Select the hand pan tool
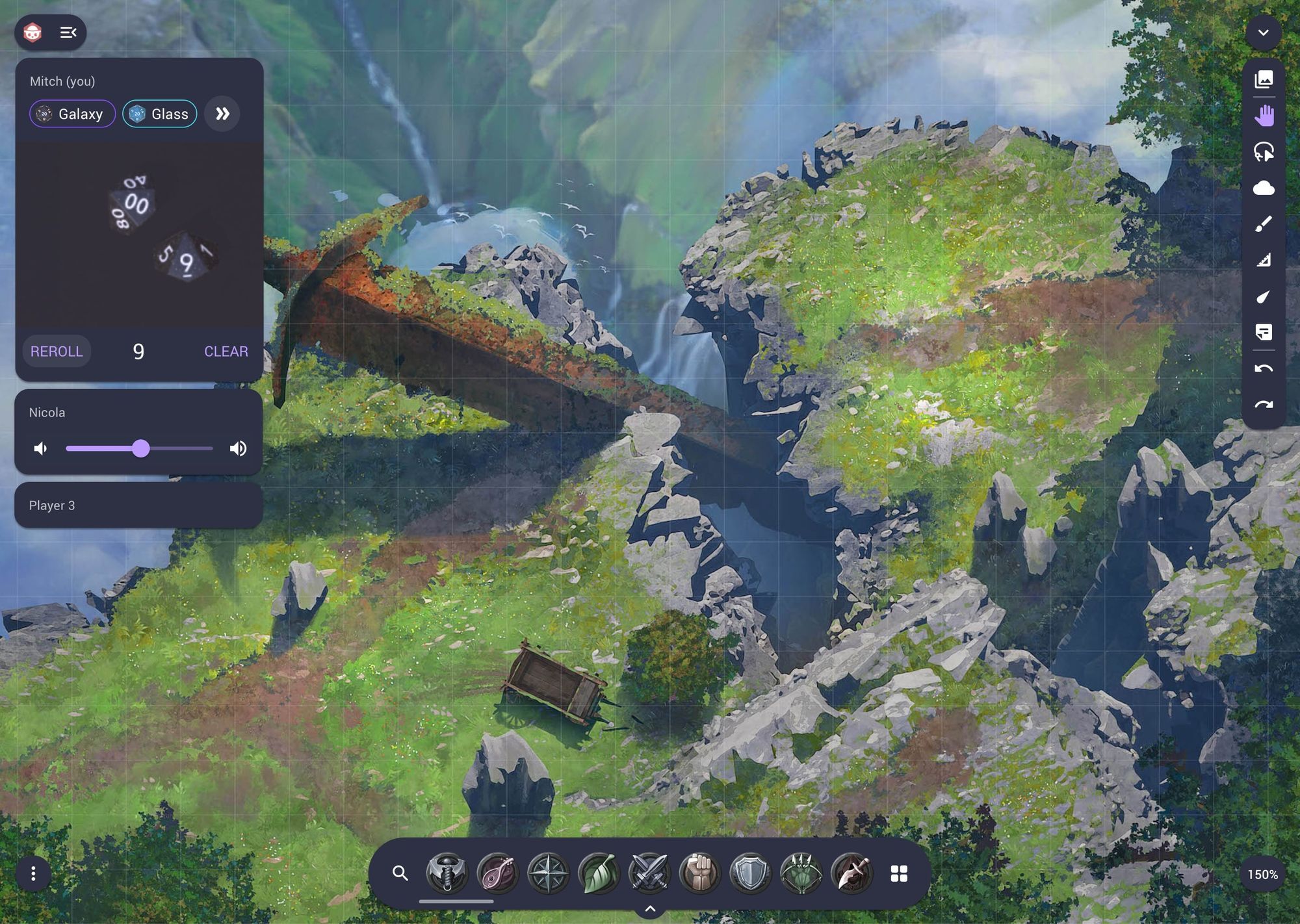The width and height of the screenshot is (1300, 924). point(1263,116)
